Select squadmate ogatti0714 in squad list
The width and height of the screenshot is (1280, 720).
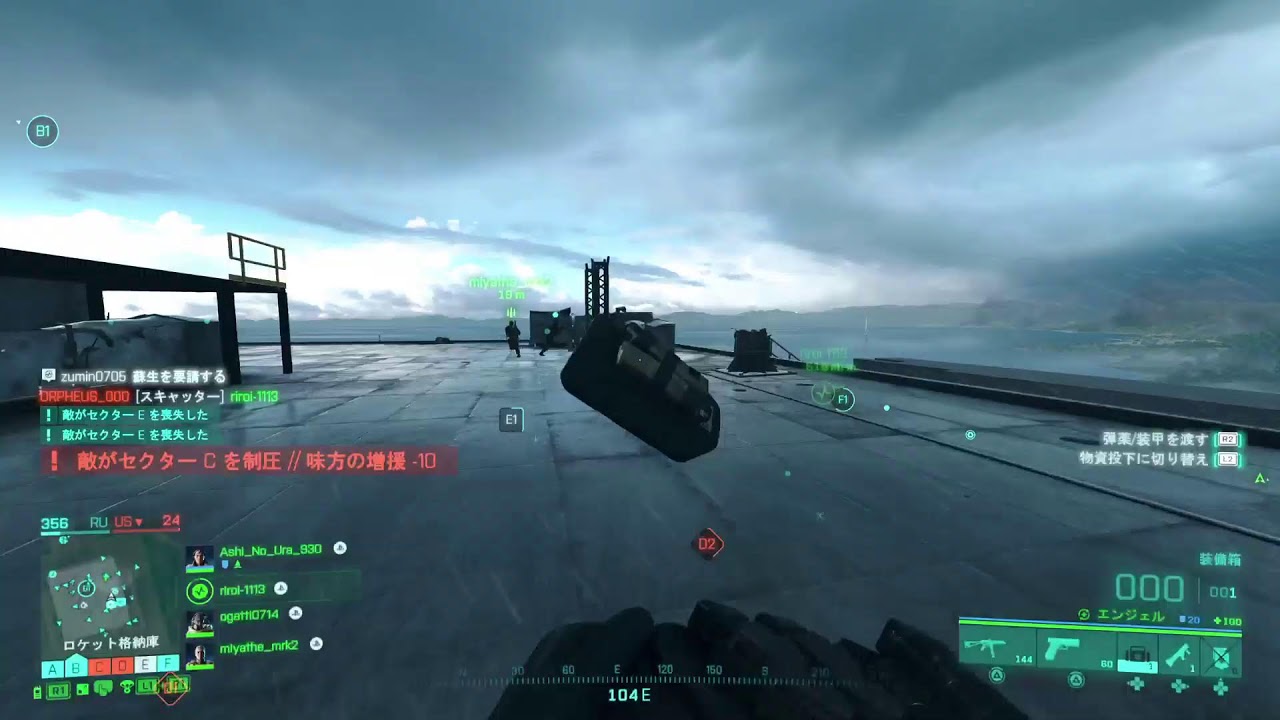(x=249, y=614)
